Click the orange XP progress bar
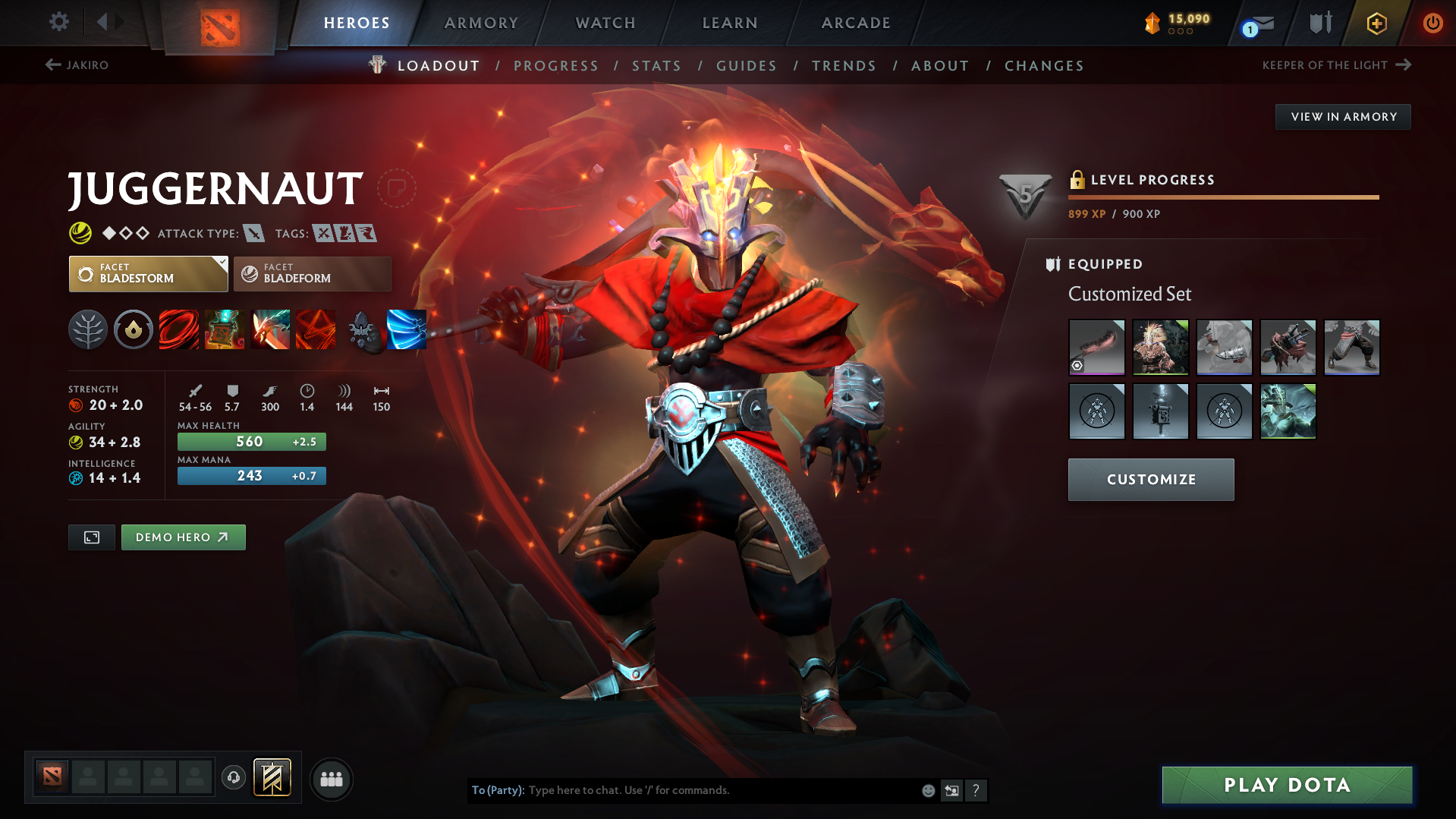Image resolution: width=1456 pixels, height=819 pixels. (1222, 197)
